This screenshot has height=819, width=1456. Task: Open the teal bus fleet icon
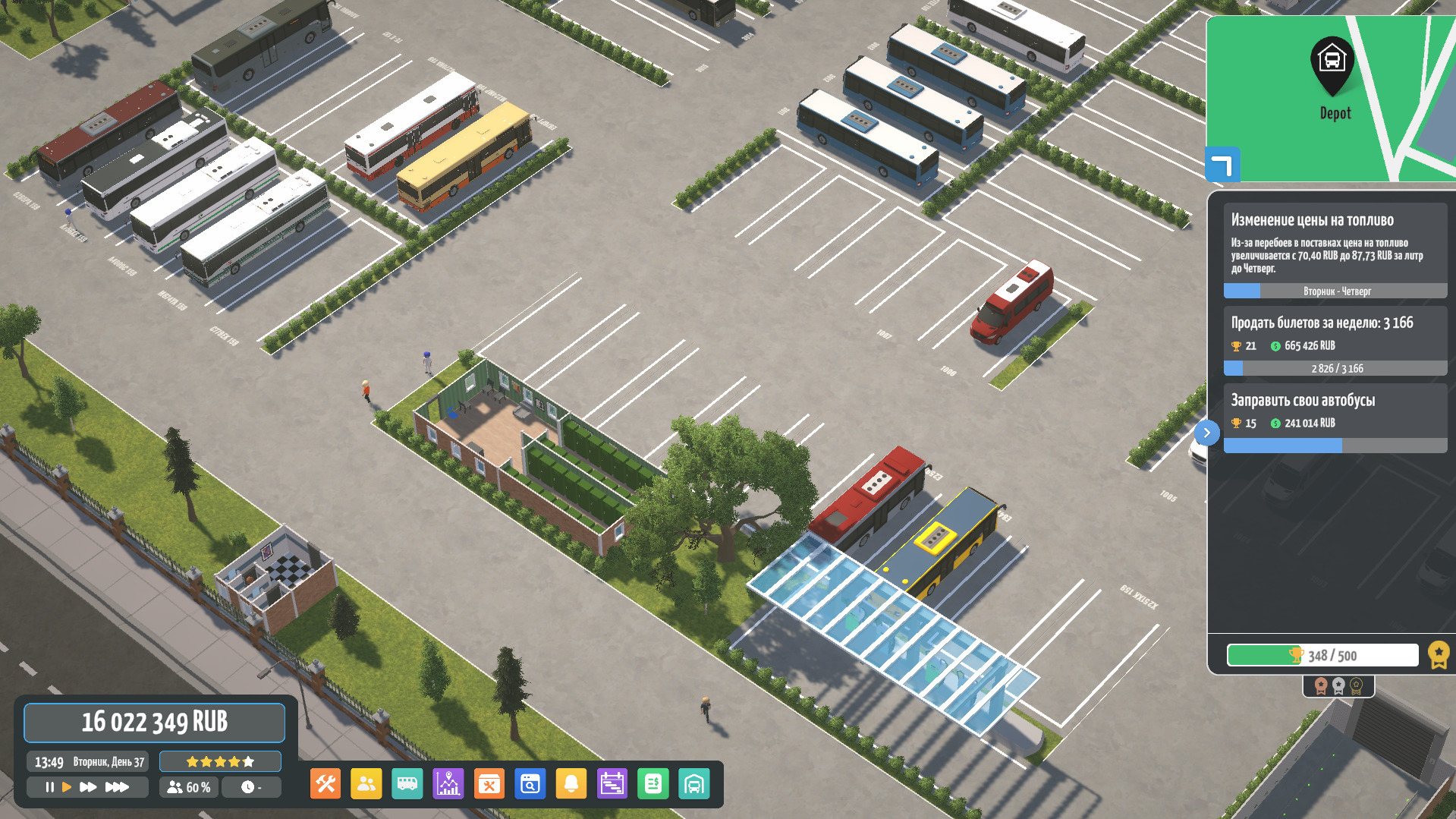coord(407,784)
